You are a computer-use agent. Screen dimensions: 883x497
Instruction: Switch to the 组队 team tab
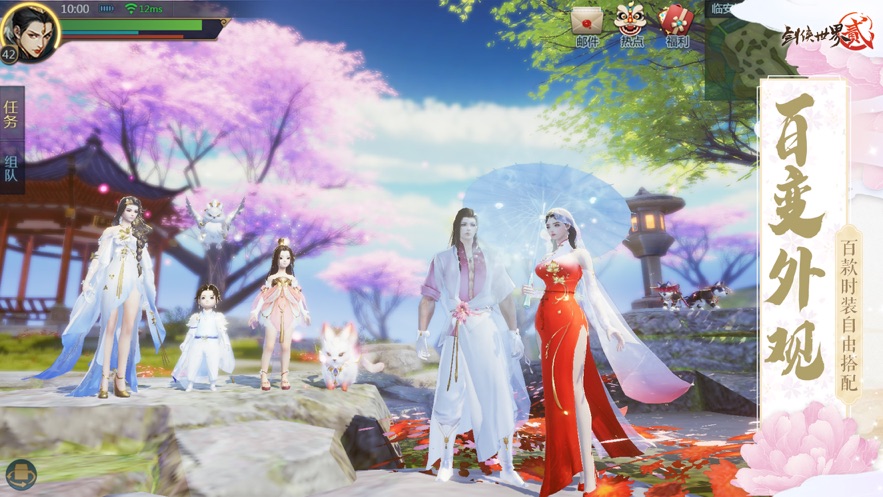[x=12, y=169]
